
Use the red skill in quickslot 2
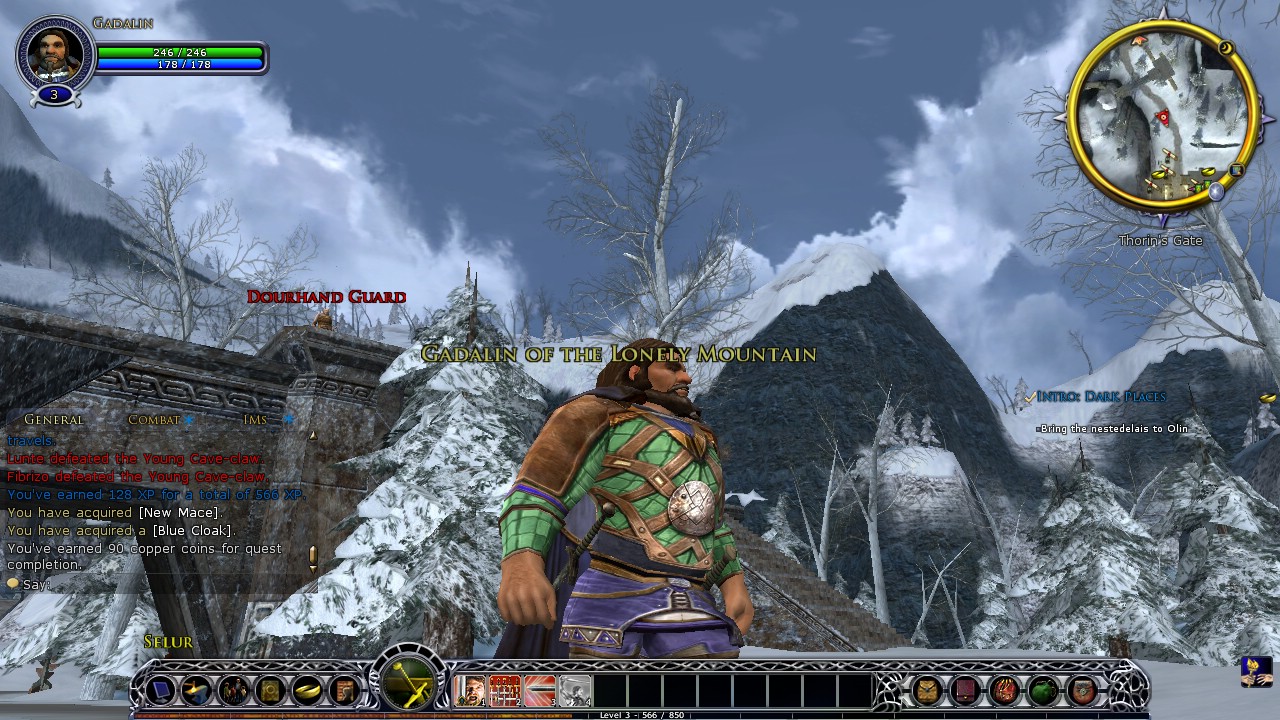505,691
